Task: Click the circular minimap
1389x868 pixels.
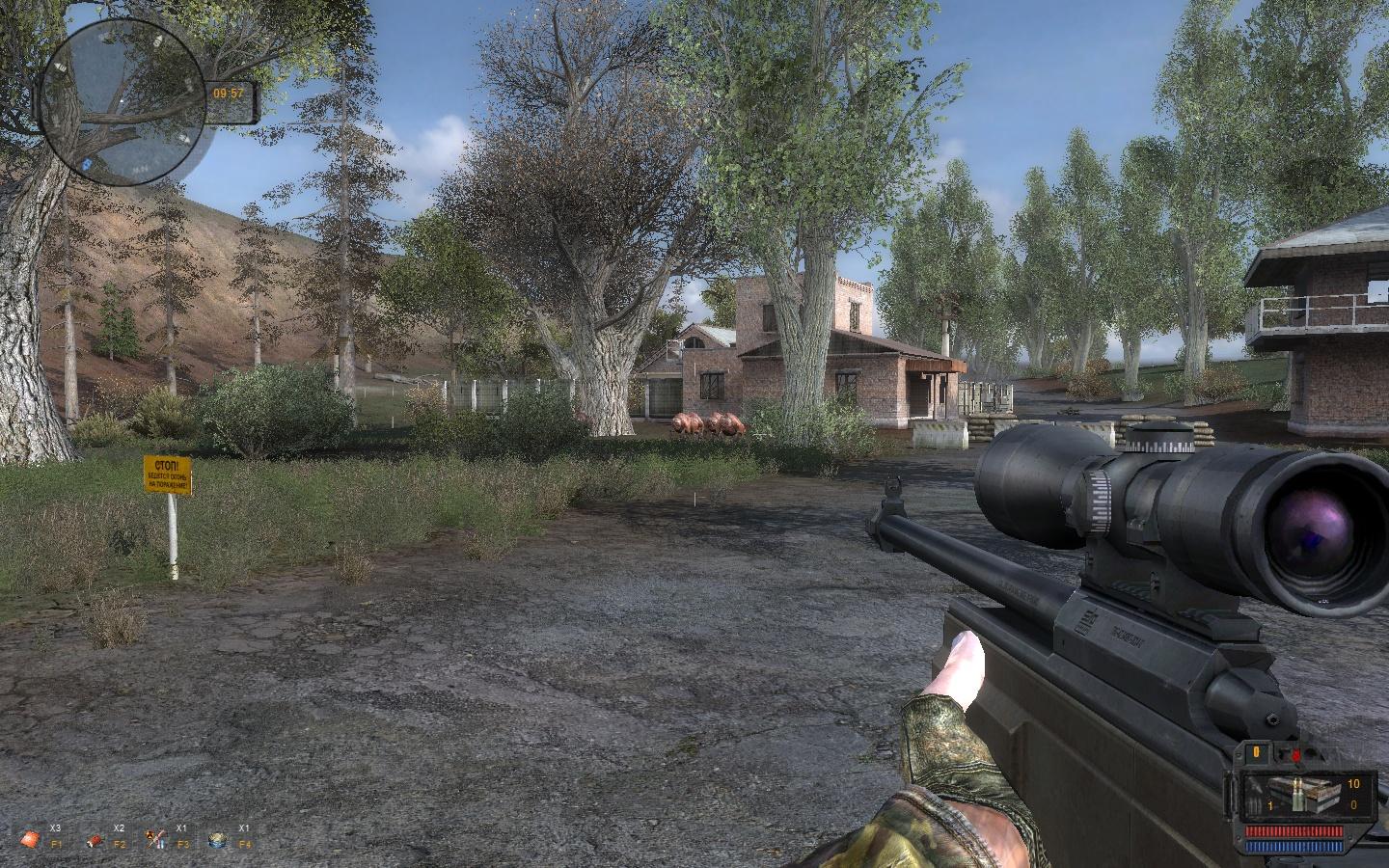Action: click(122, 98)
